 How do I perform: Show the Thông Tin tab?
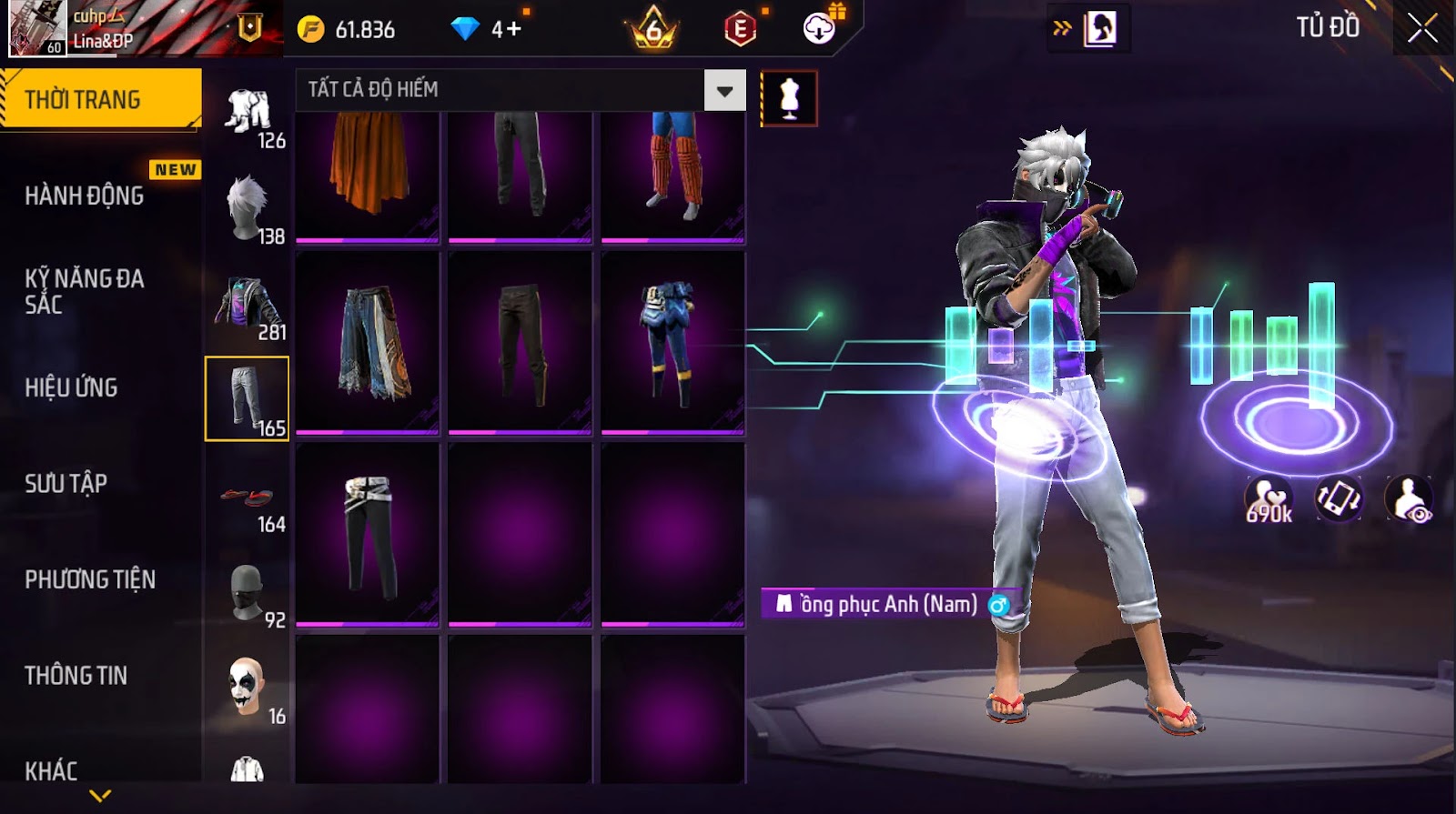click(x=76, y=675)
